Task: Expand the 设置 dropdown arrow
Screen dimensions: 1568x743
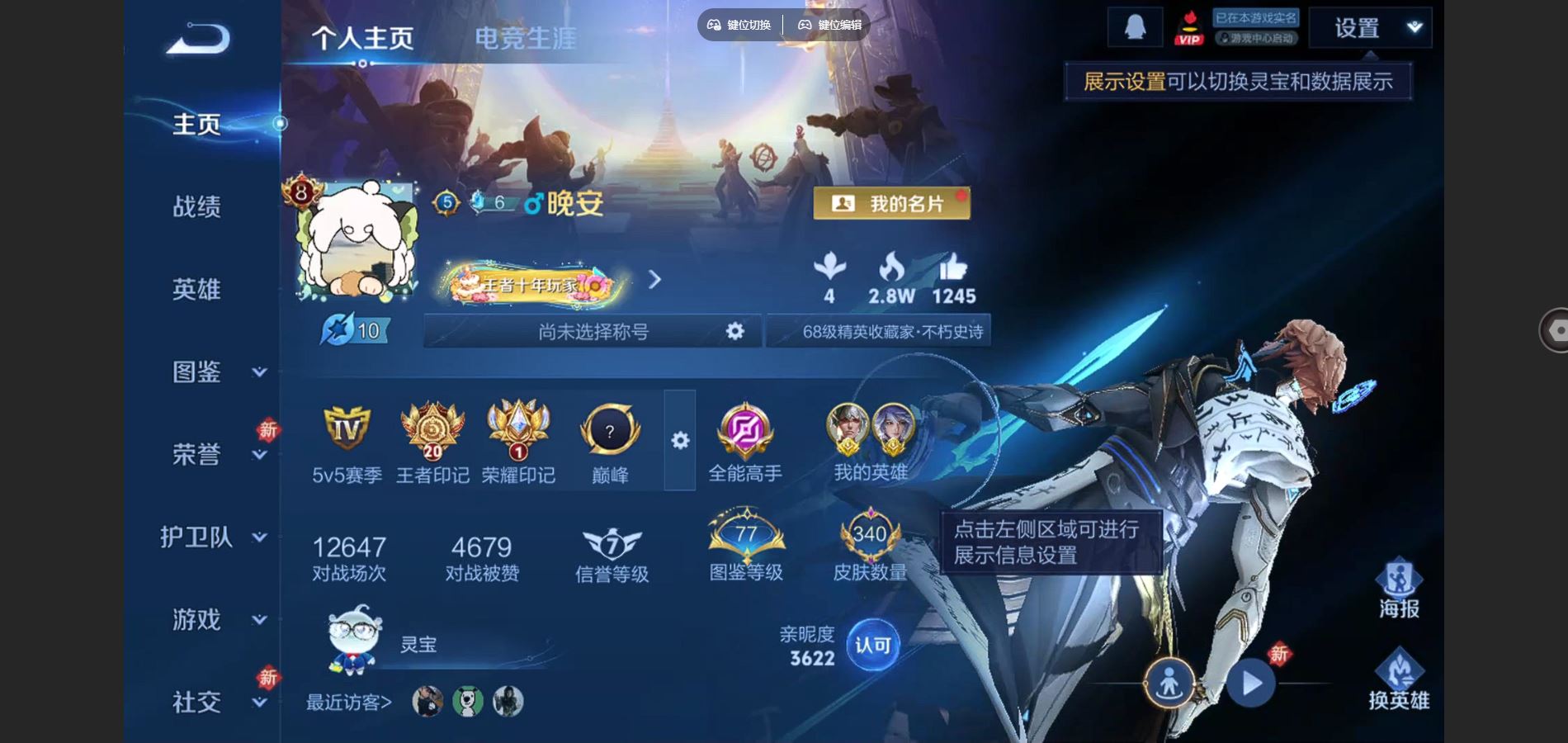Action: [1415, 26]
